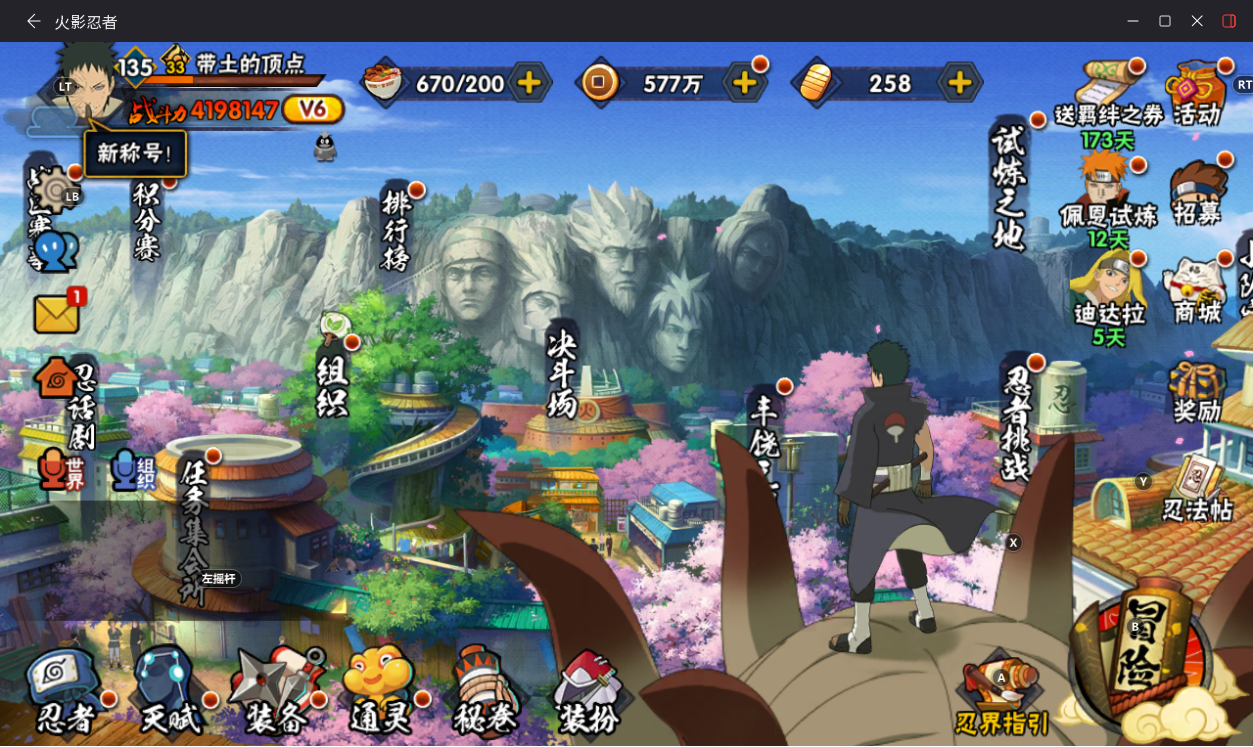Open the 佩恩试炼 Pain trial event
Viewport: 1253px width, 747px height.
1108,195
